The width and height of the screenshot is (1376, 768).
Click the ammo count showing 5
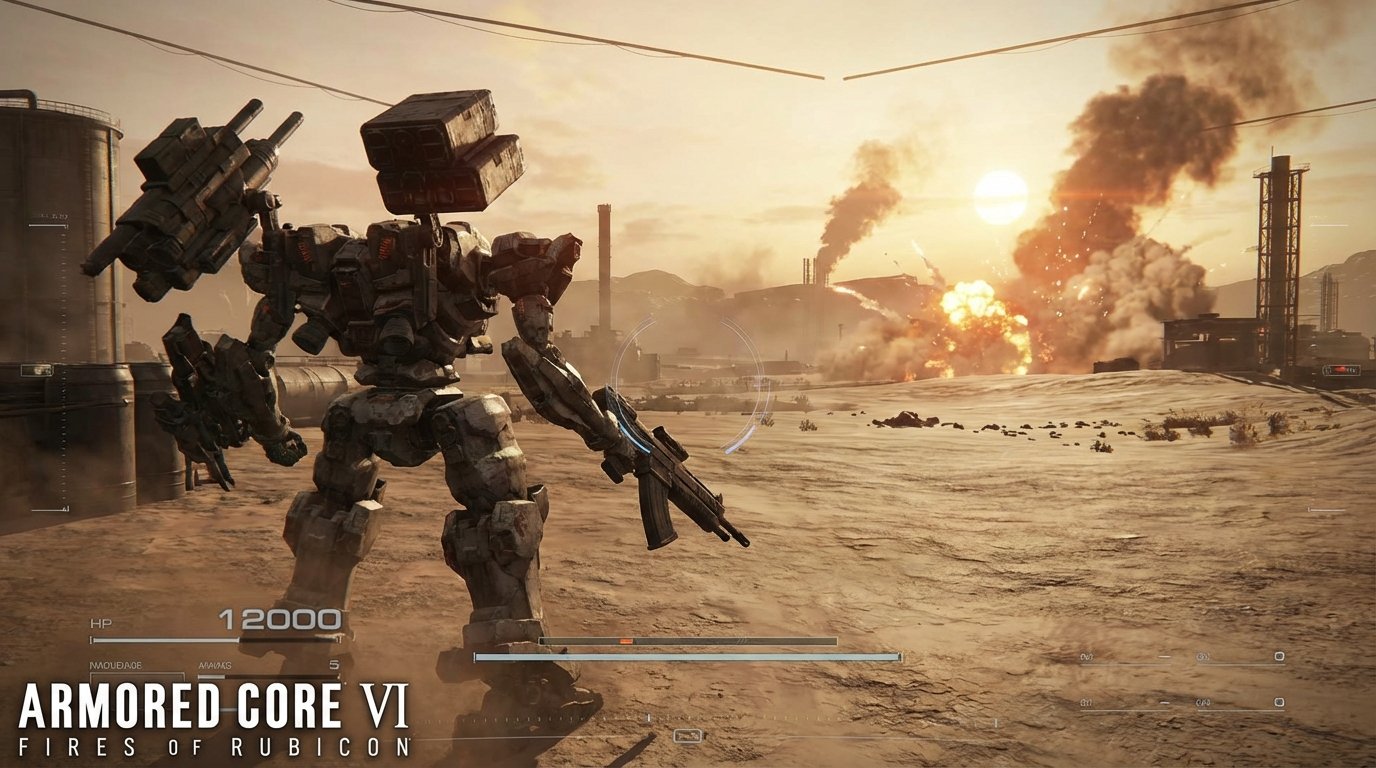(x=335, y=665)
